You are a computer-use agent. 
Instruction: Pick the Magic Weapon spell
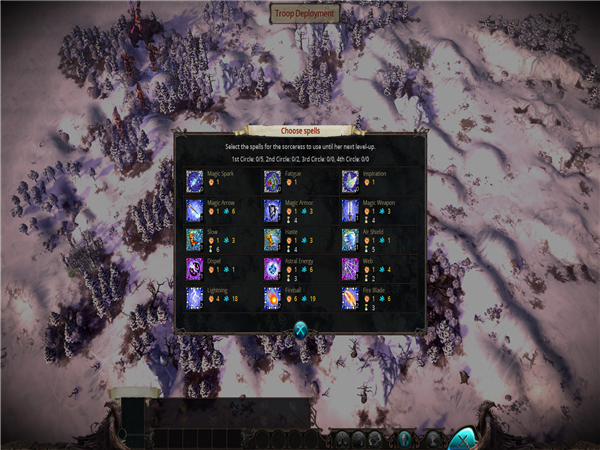(350, 210)
